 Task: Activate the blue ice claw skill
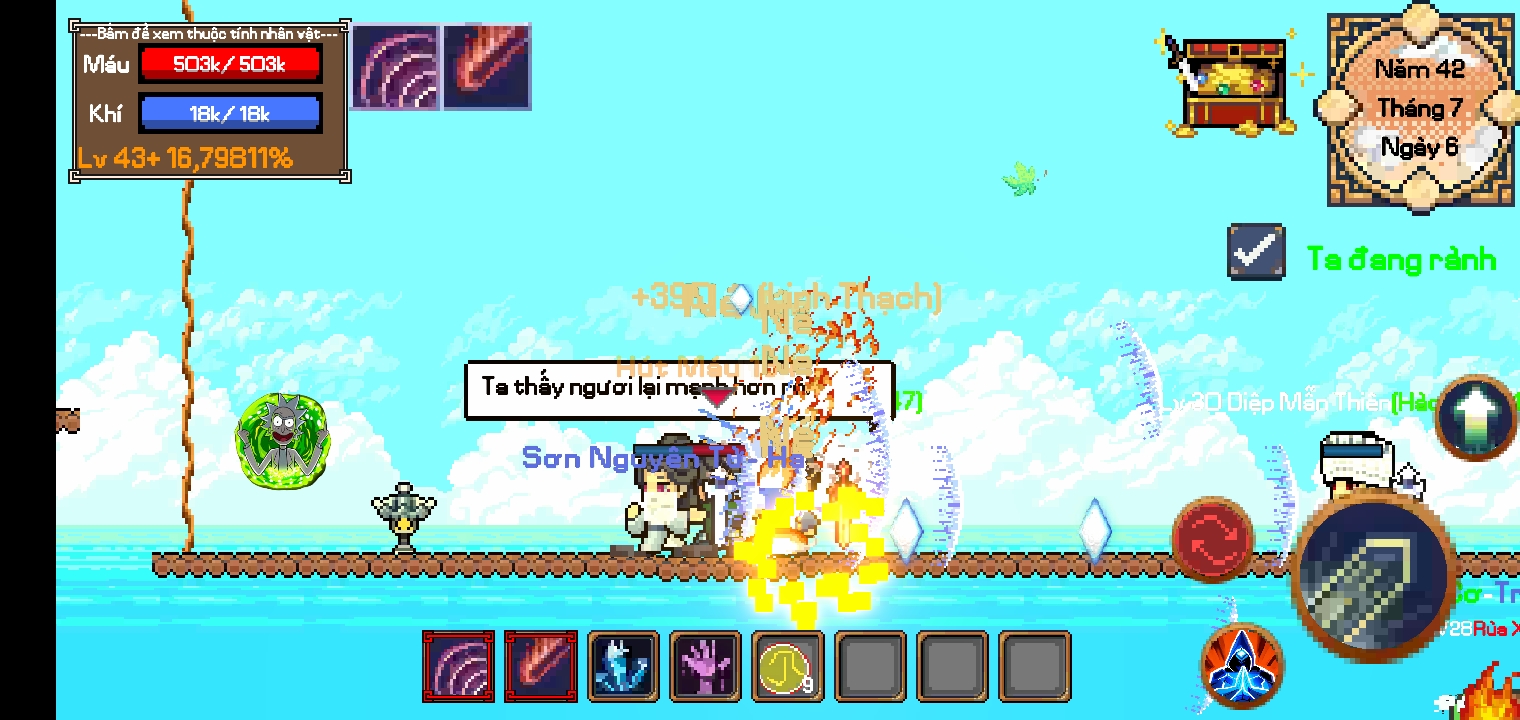click(623, 667)
